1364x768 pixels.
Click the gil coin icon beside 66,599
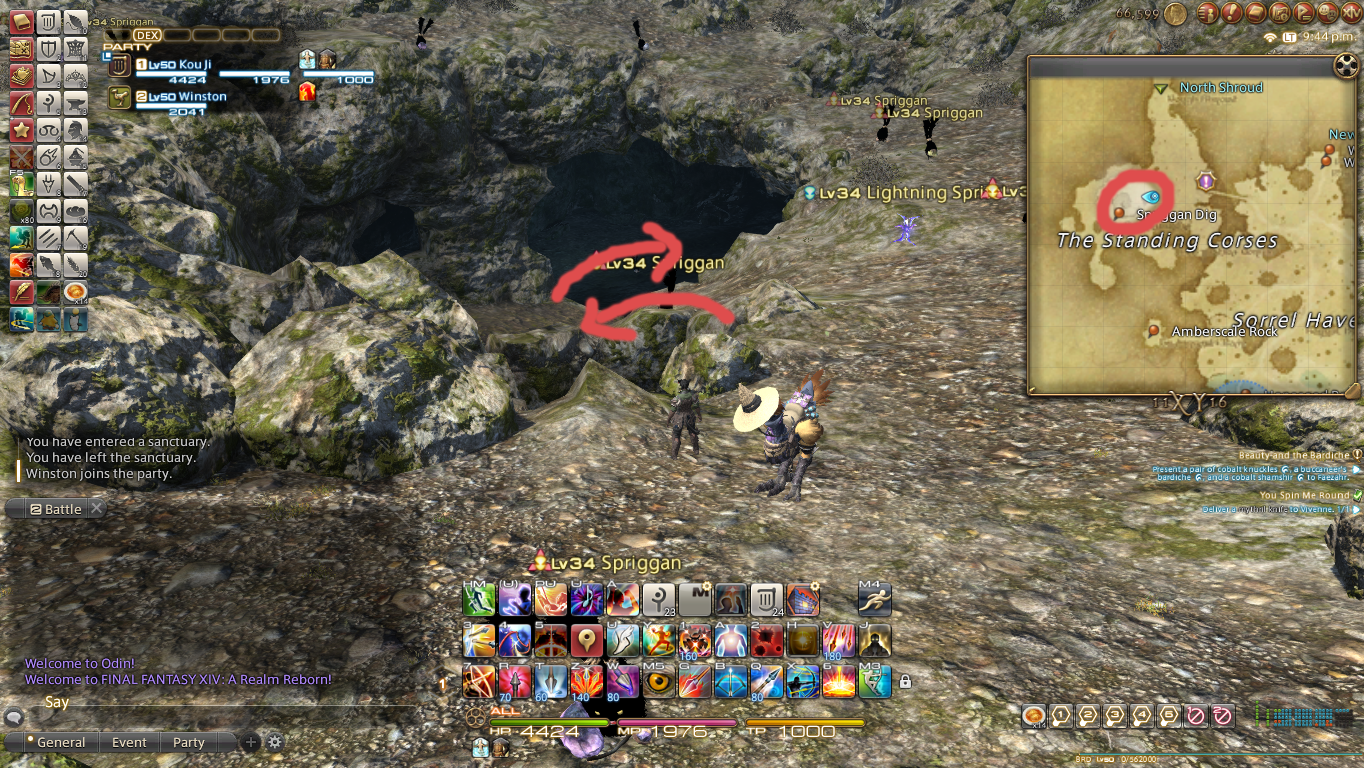[x=1175, y=15]
